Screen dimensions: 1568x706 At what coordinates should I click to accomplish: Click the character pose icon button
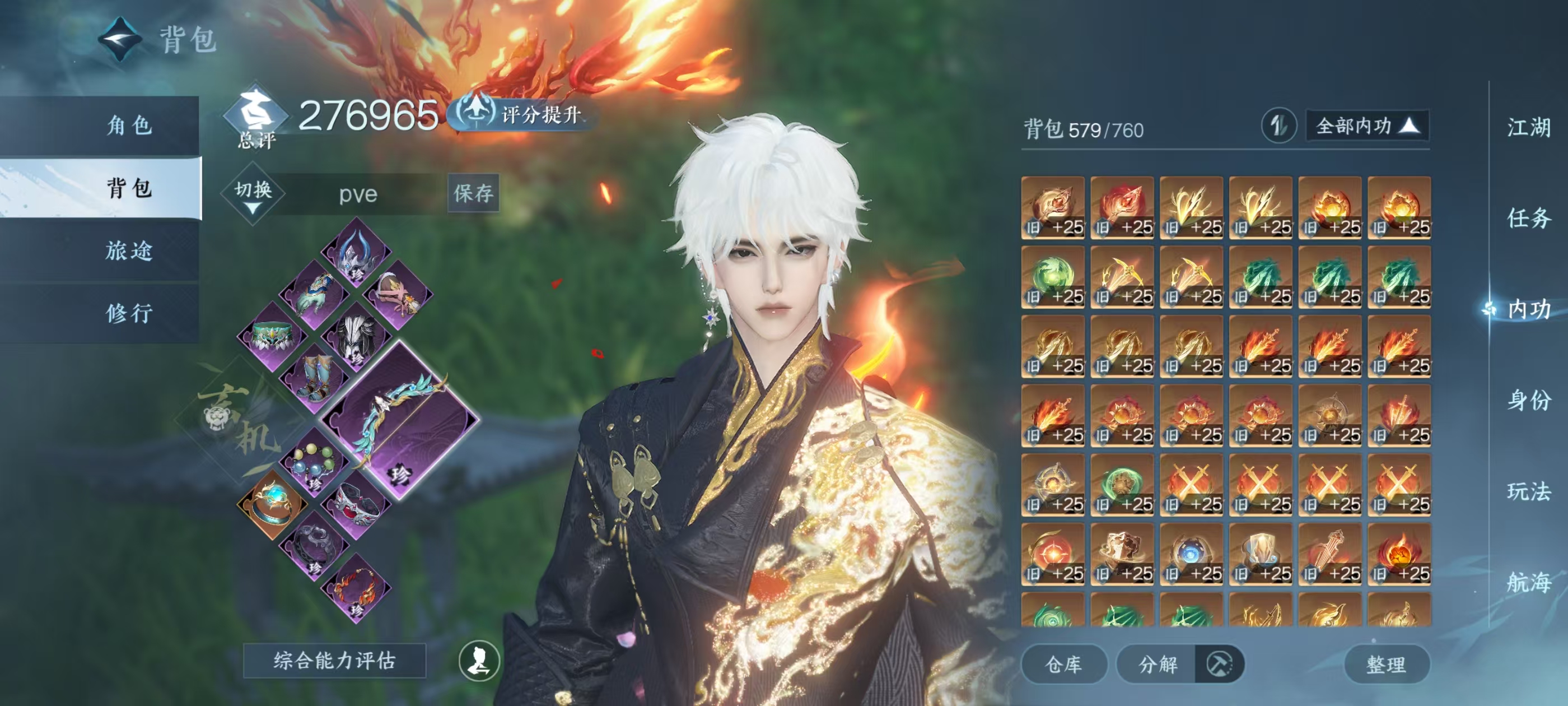[479, 661]
